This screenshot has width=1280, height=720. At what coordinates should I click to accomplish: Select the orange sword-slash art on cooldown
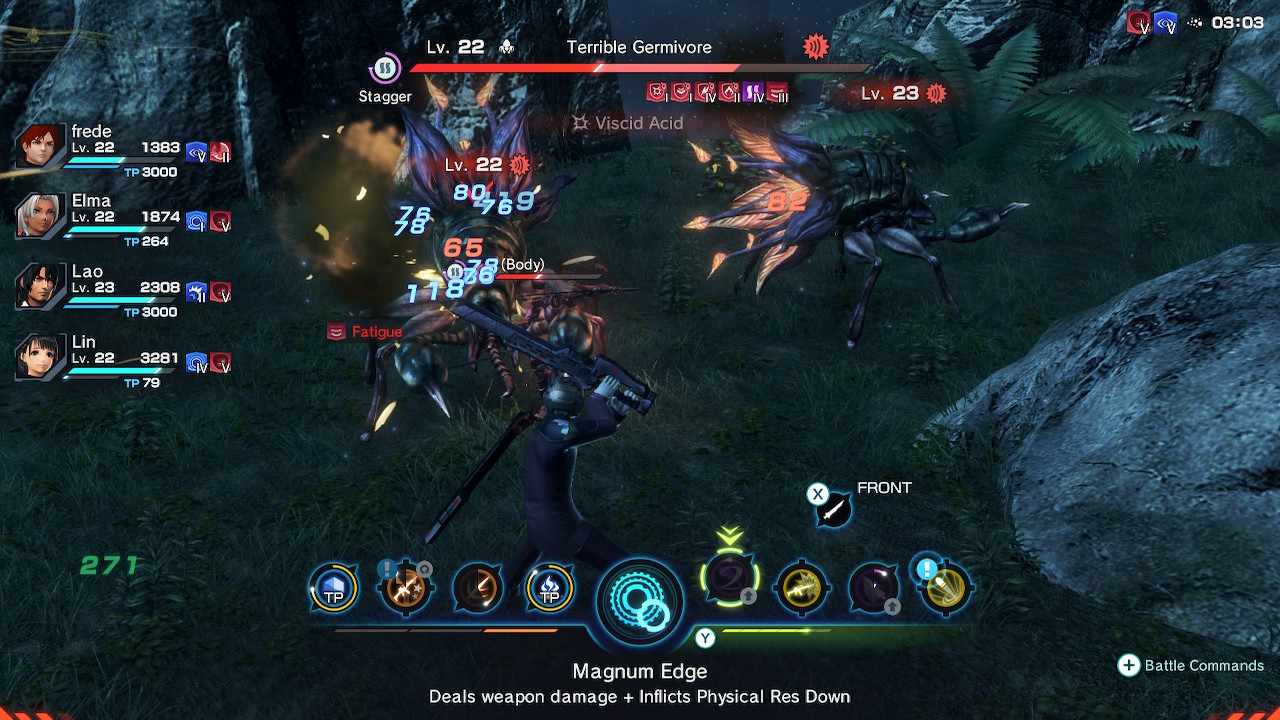click(477, 588)
